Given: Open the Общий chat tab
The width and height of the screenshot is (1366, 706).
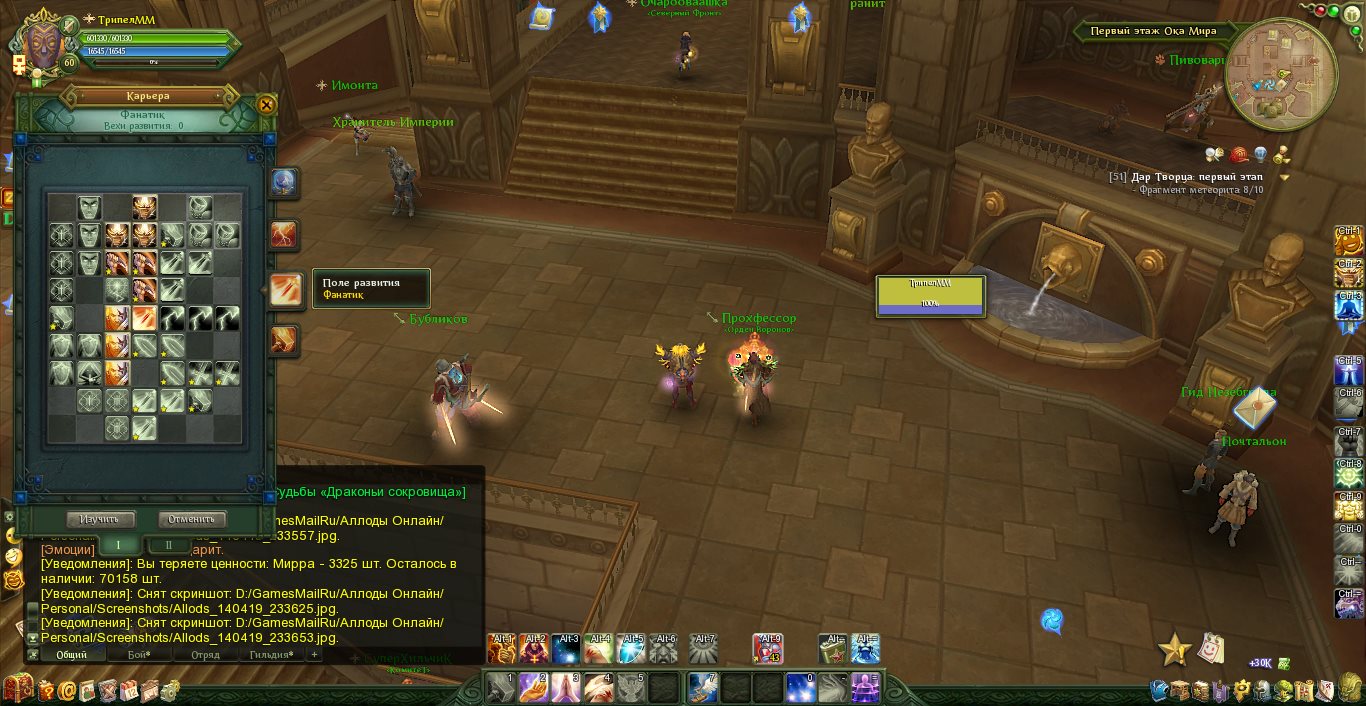Looking at the screenshot, I should (x=71, y=655).
